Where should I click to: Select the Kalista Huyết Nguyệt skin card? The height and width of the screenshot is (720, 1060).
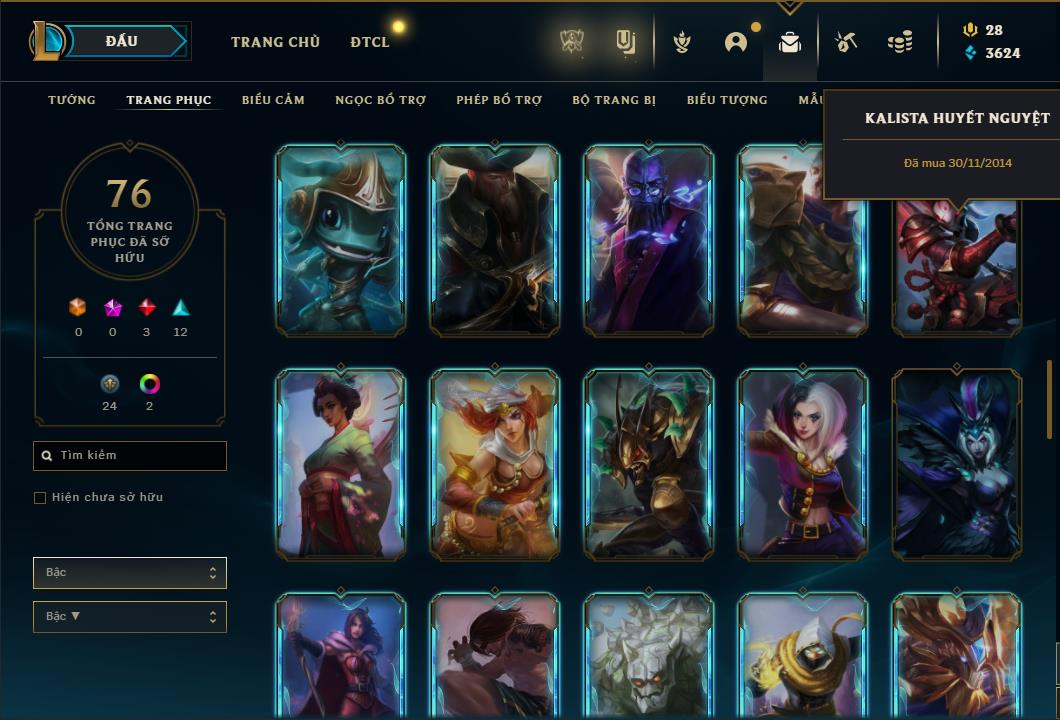point(957,265)
